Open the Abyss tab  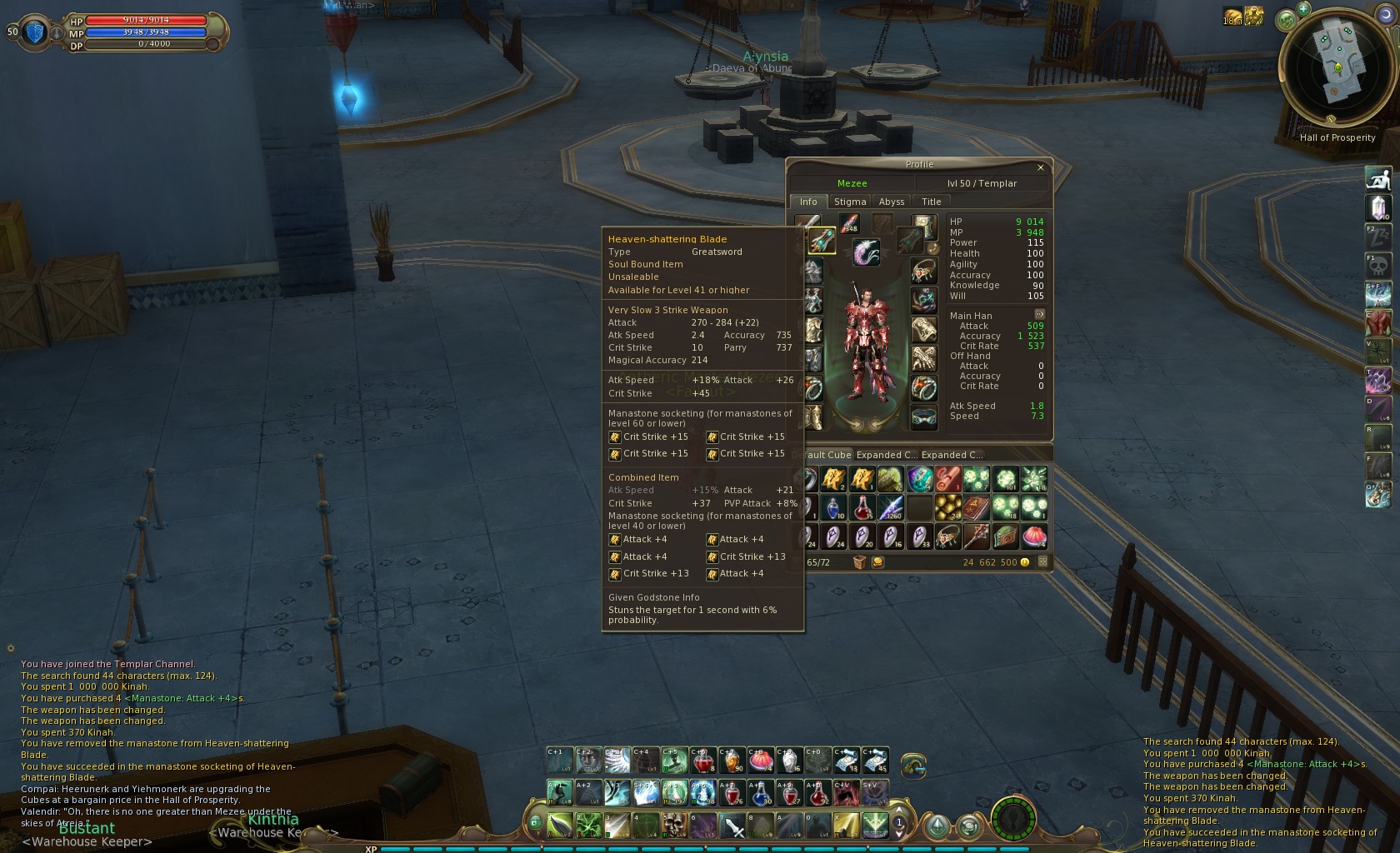891,202
